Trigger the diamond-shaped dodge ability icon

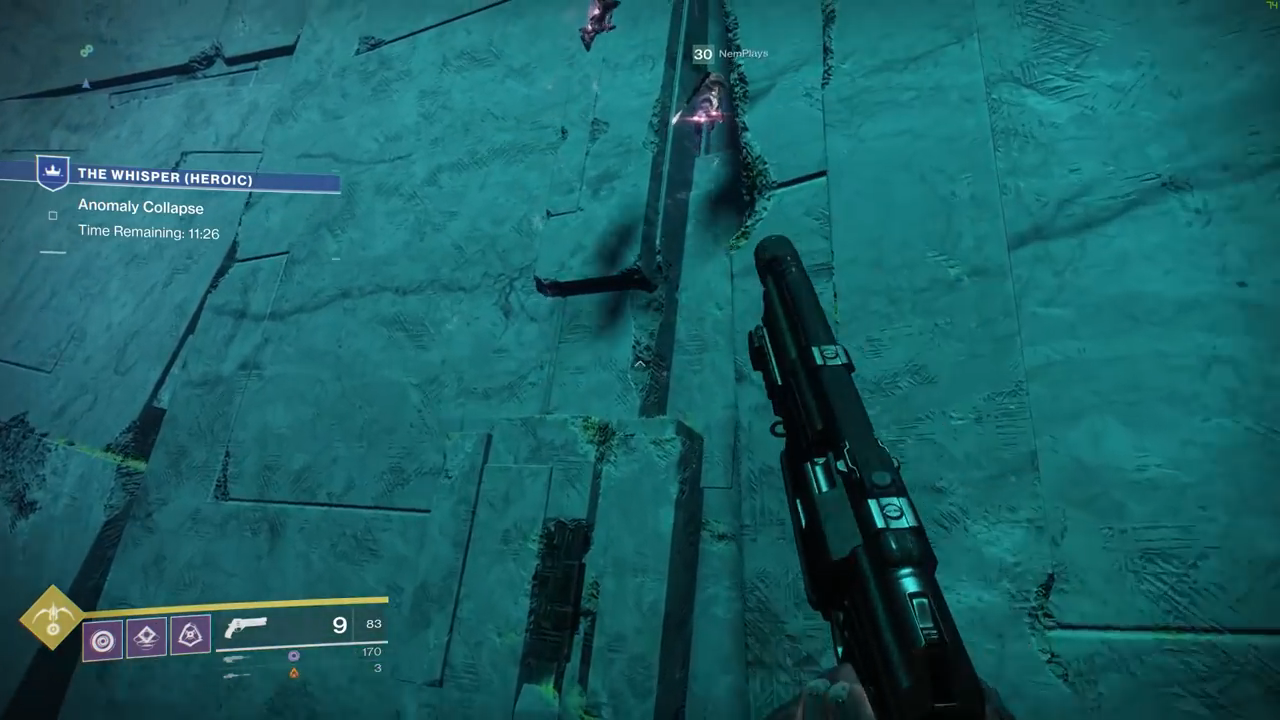coord(147,636)
